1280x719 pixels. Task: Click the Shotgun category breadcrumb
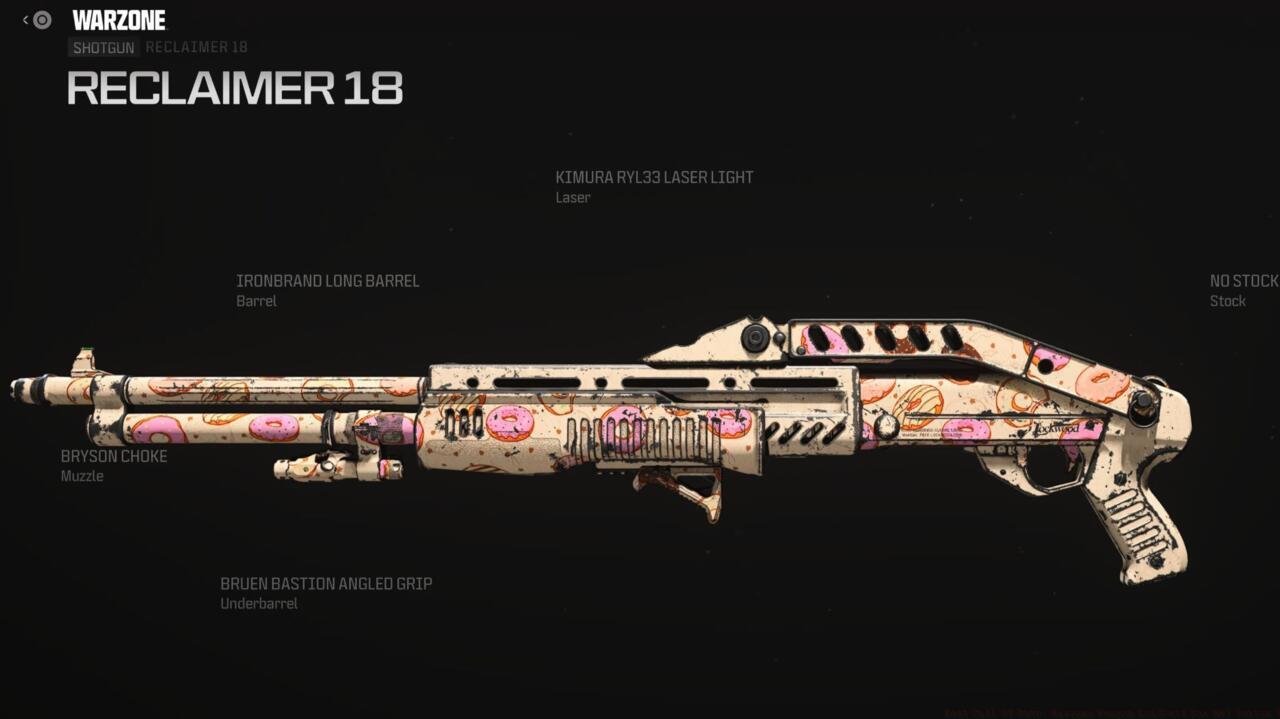pyautogui.click(x=103, y=48)
